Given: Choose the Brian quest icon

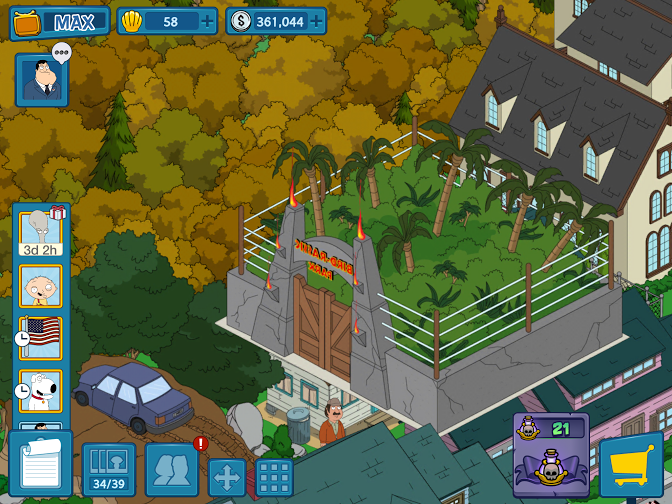Looking at the screenshot, I should (41, 391).
